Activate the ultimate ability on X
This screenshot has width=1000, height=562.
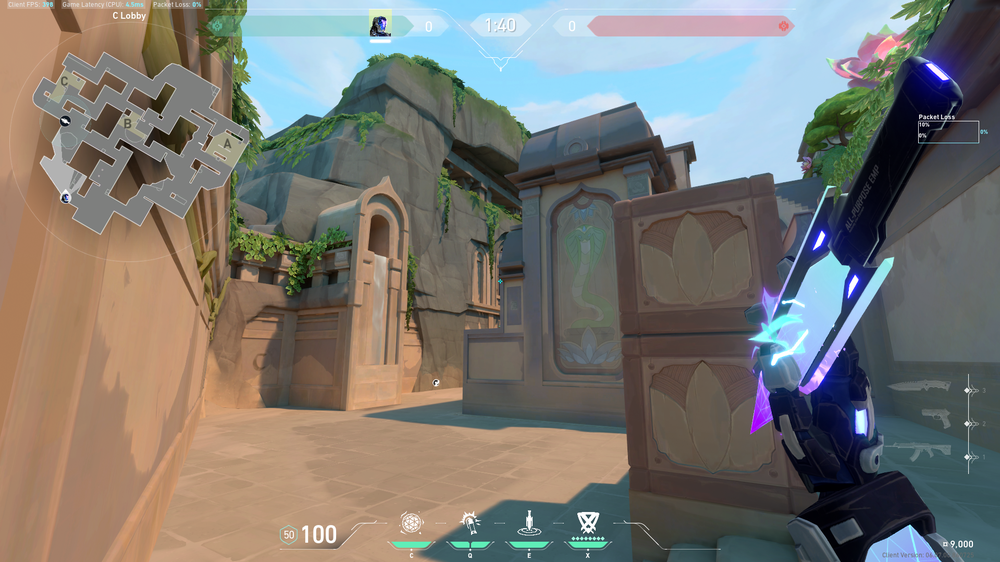pyautogui.click(x=587, y=523)
